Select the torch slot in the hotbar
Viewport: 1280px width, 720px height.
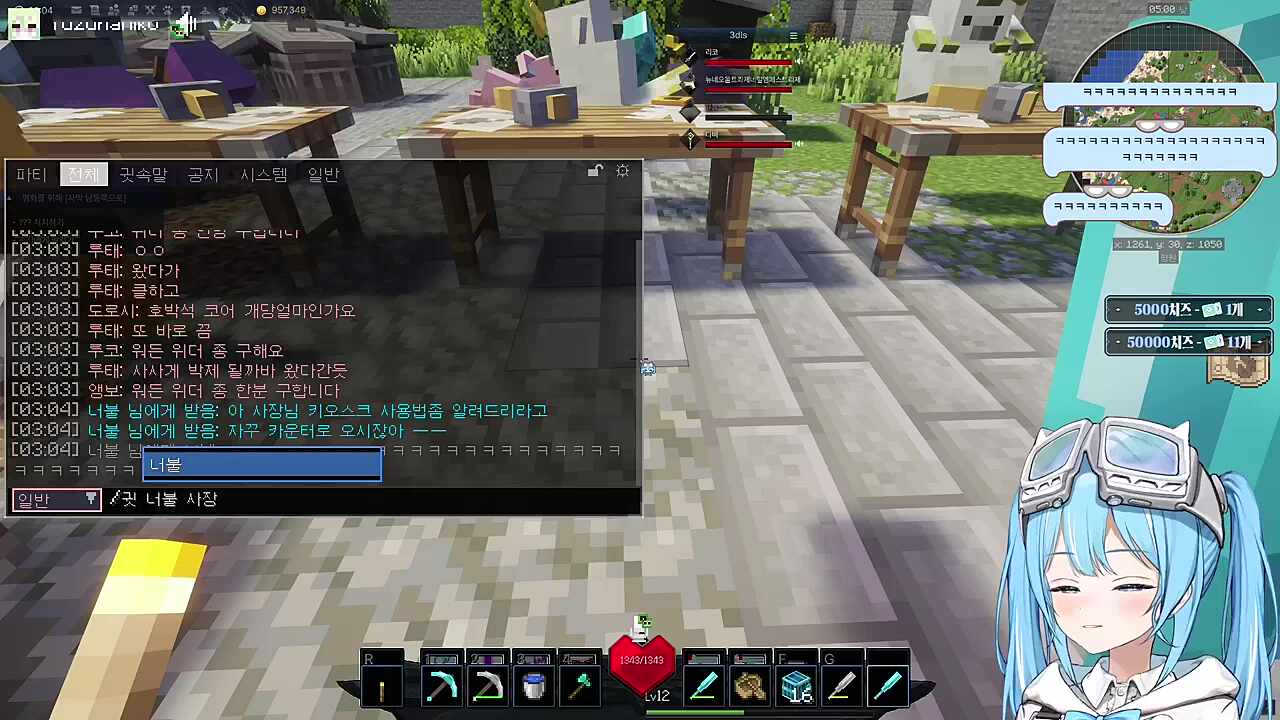pyautogui.click(x=382, y=687)
